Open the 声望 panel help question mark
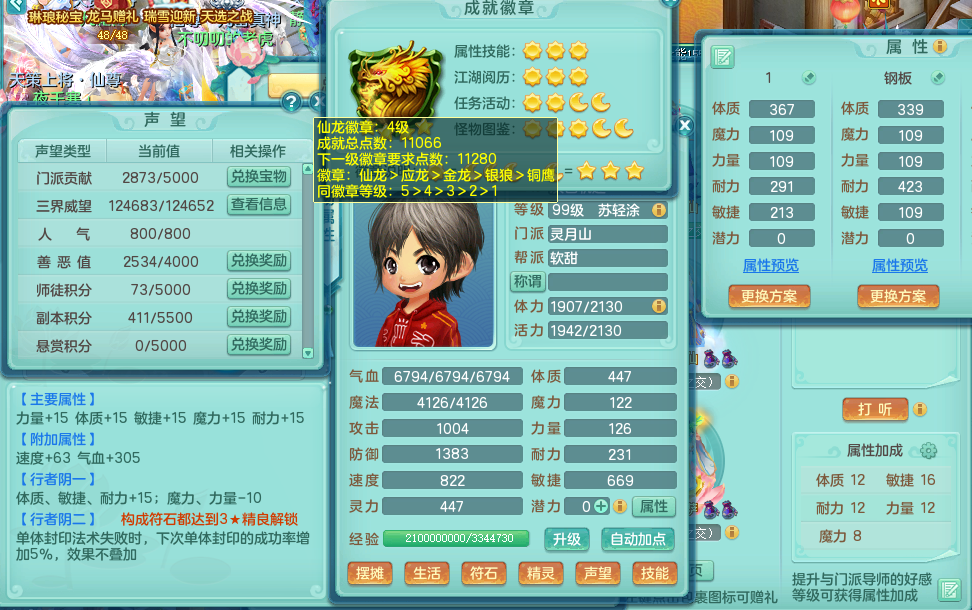Screen dimensions: 972x610 290,101
